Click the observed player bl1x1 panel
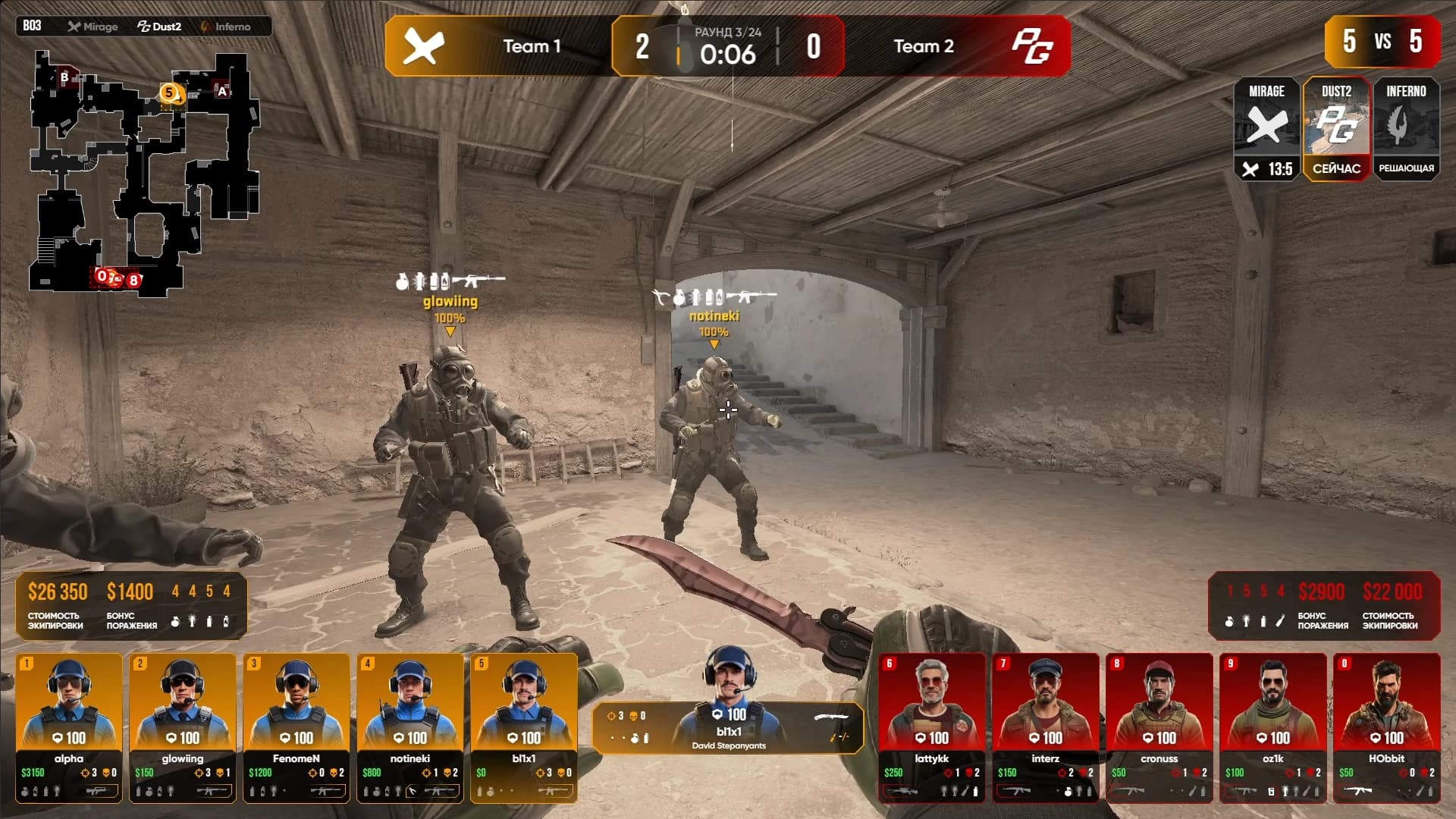 tap(728, 726)
